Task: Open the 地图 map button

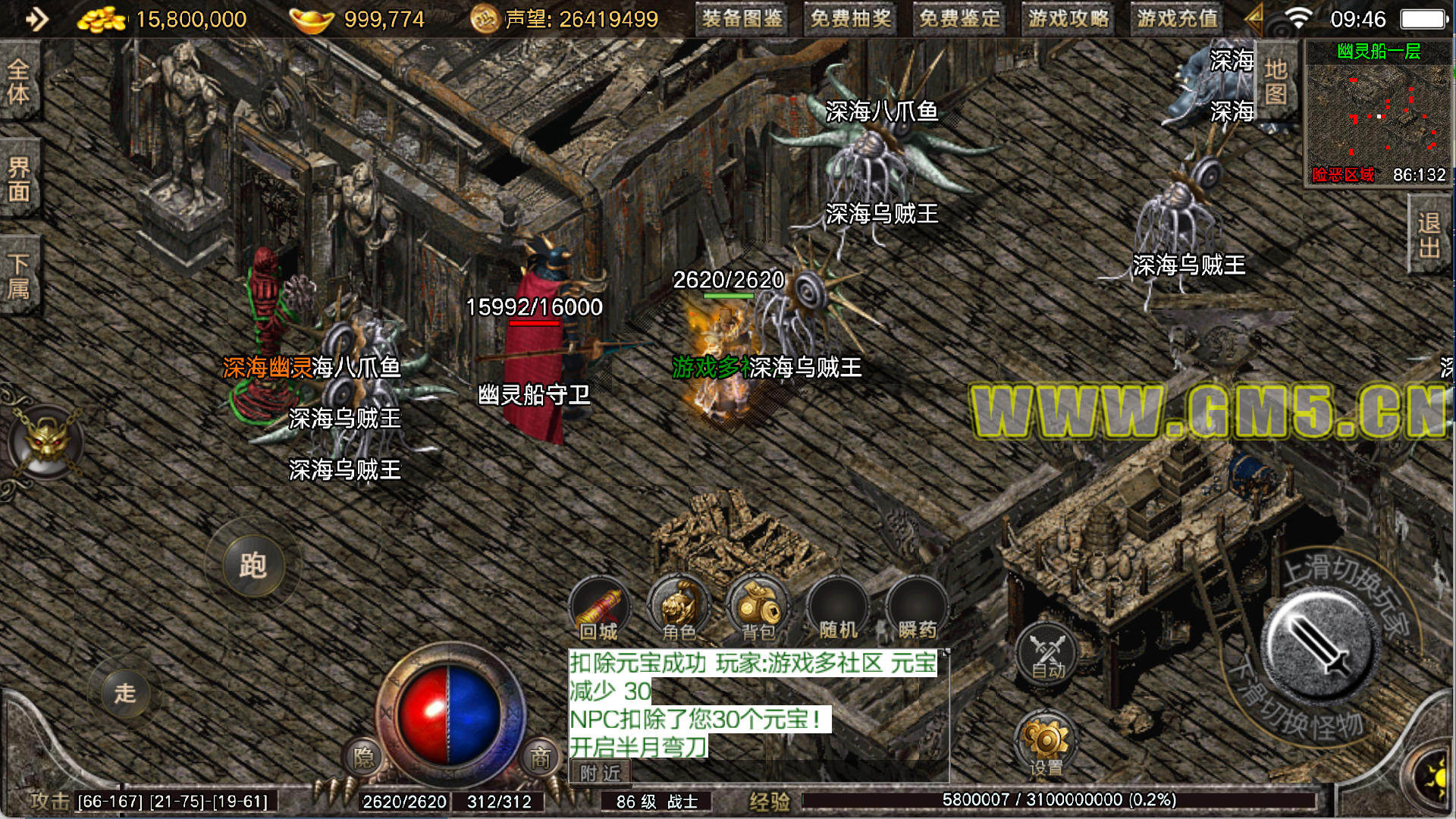Action: 1276,82
